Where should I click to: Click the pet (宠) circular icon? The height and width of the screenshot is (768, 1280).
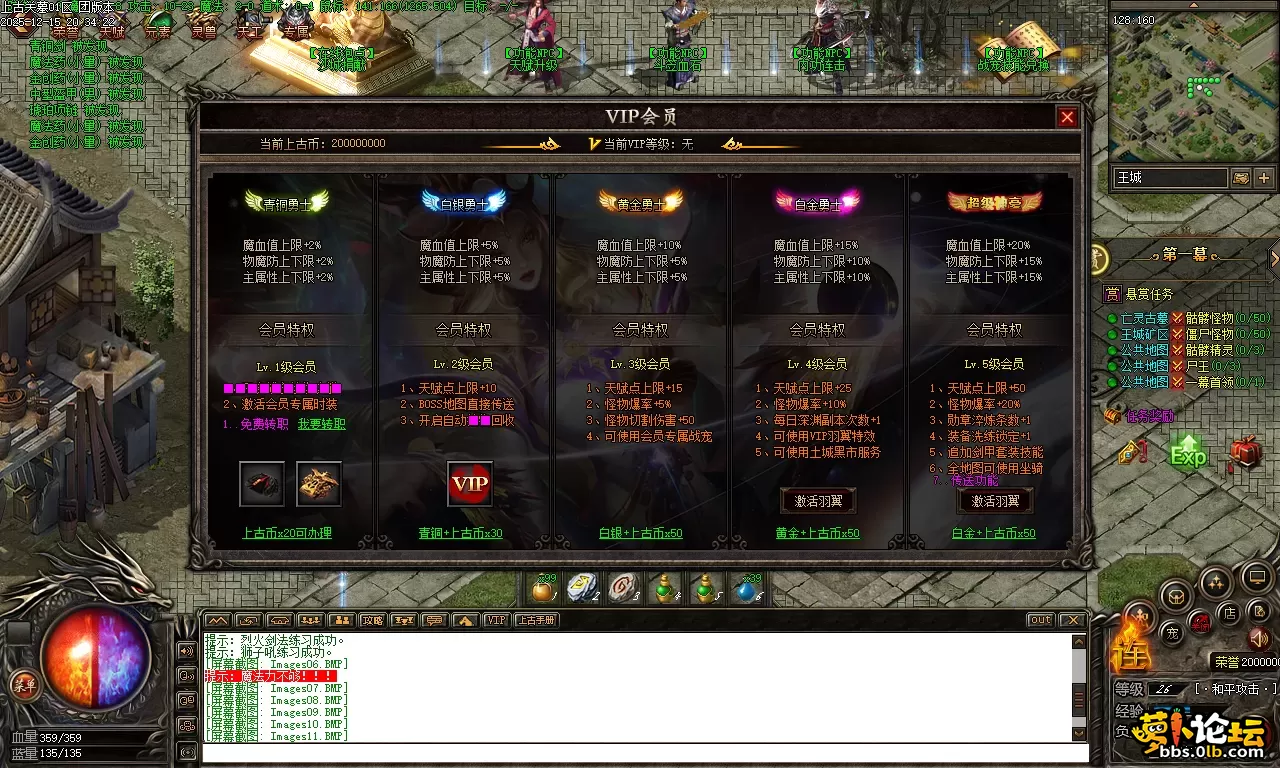1173,633
